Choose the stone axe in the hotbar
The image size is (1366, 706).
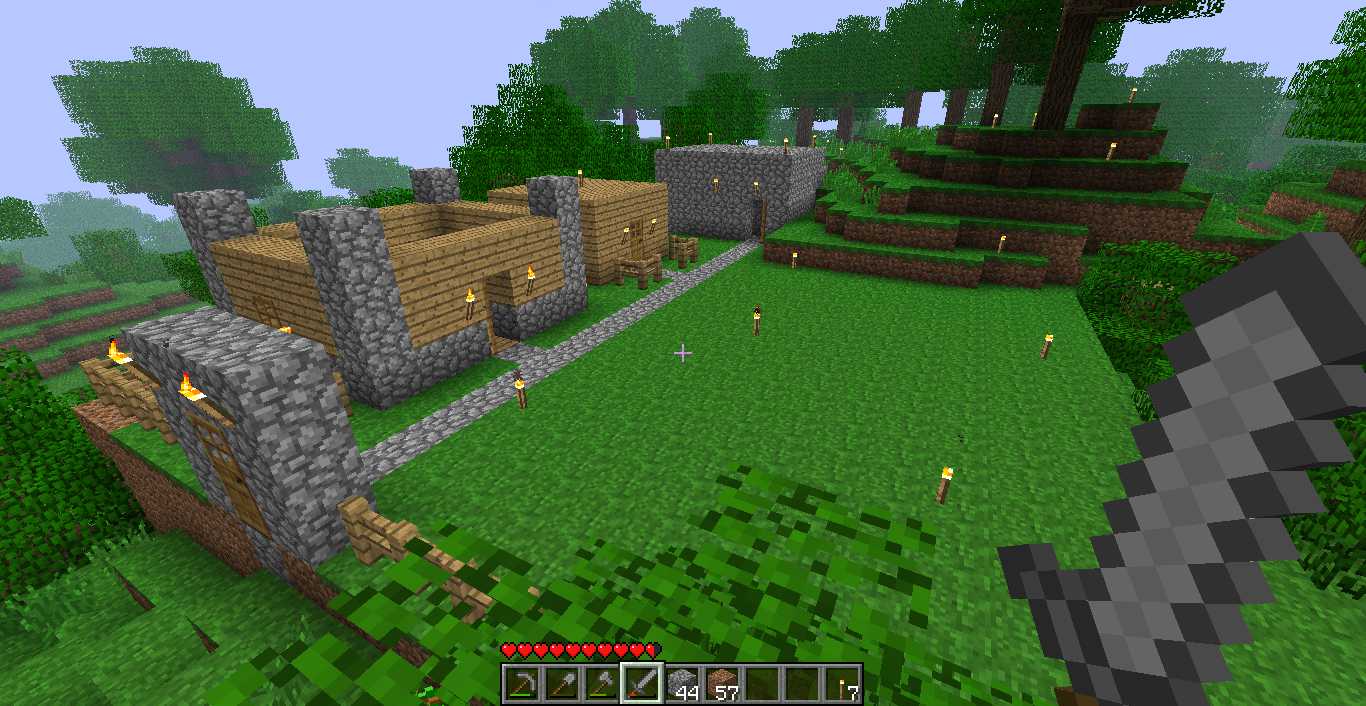[x=601, y=684]
